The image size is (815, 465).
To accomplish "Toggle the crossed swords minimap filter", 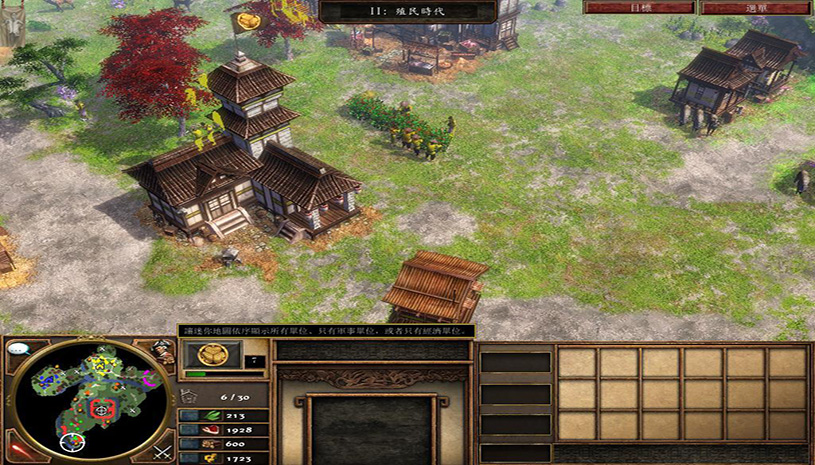I will pyautogui.click(x=162, y=449).
